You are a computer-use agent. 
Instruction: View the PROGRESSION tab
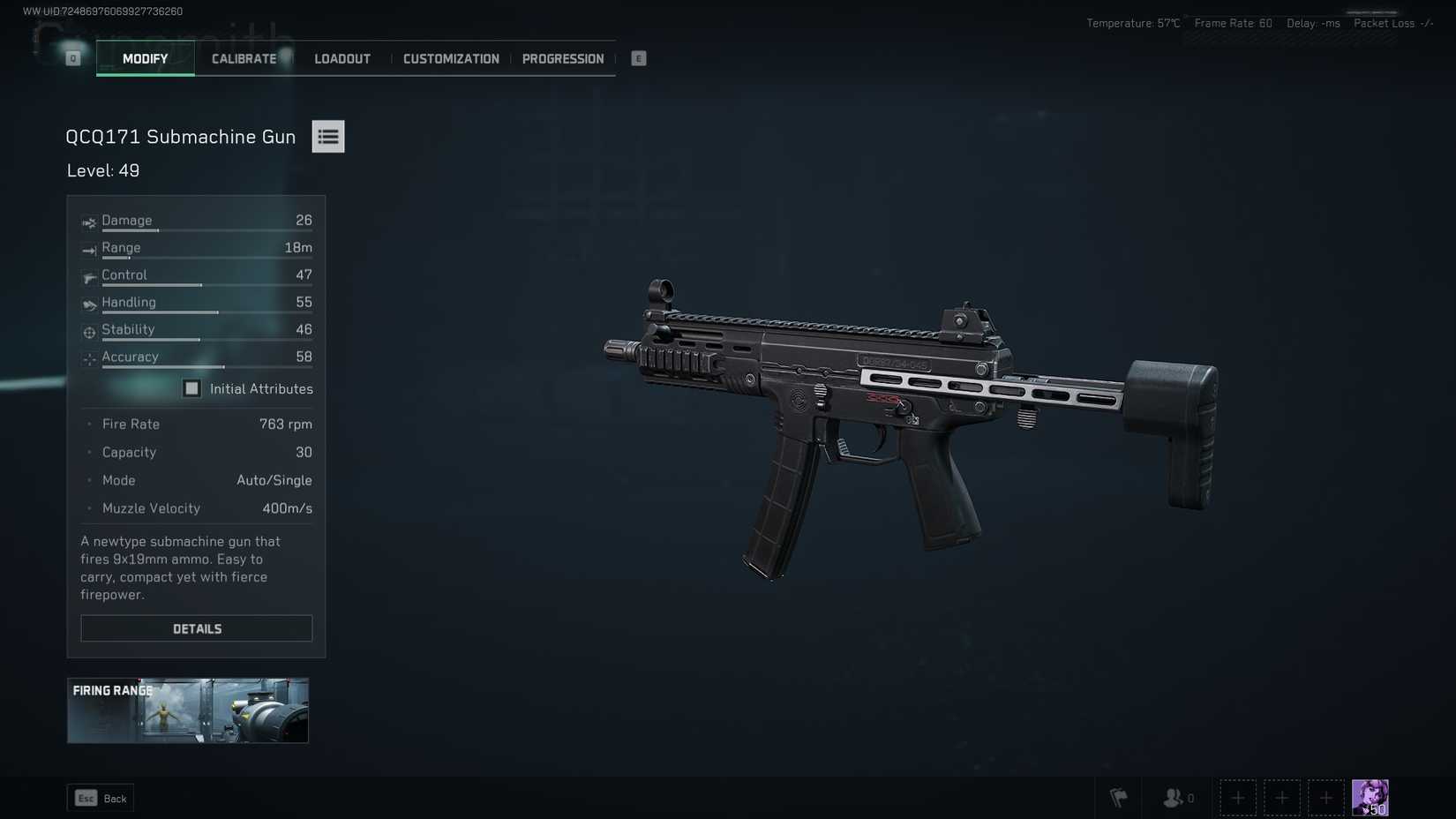563,58
